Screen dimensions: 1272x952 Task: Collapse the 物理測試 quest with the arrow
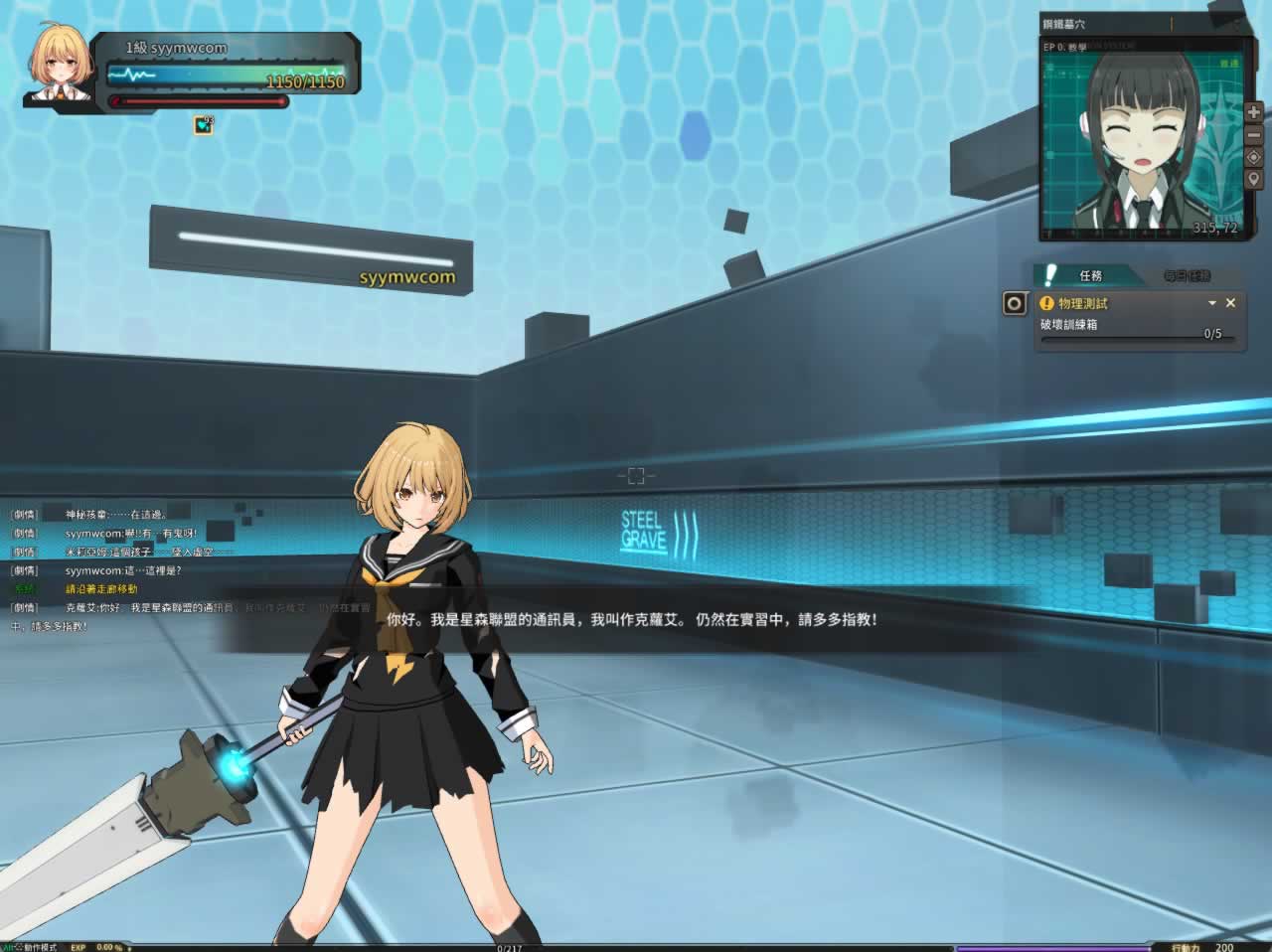(x=1212, y=303)
